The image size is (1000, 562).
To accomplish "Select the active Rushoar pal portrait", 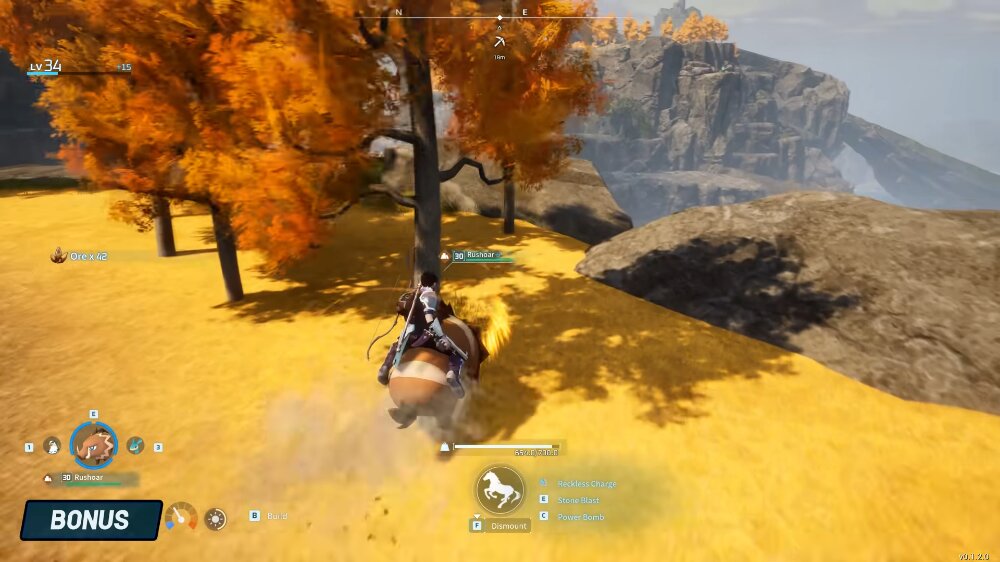I will pyautogui.click(x=94, y=446).
